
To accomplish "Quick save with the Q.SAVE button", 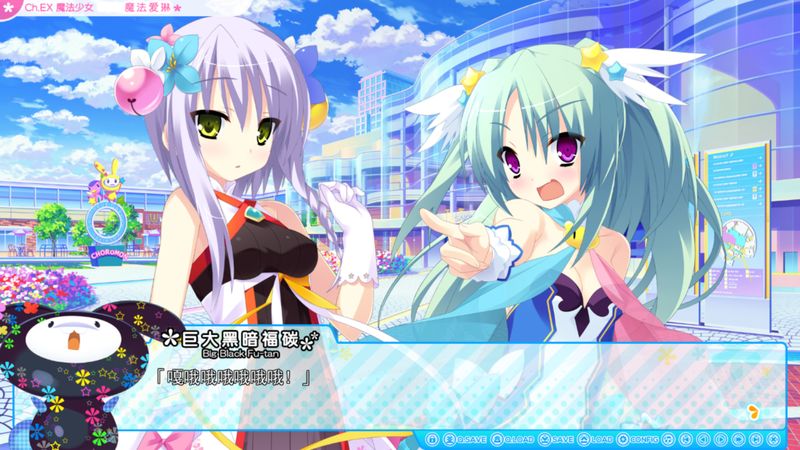I will [462, 438].
